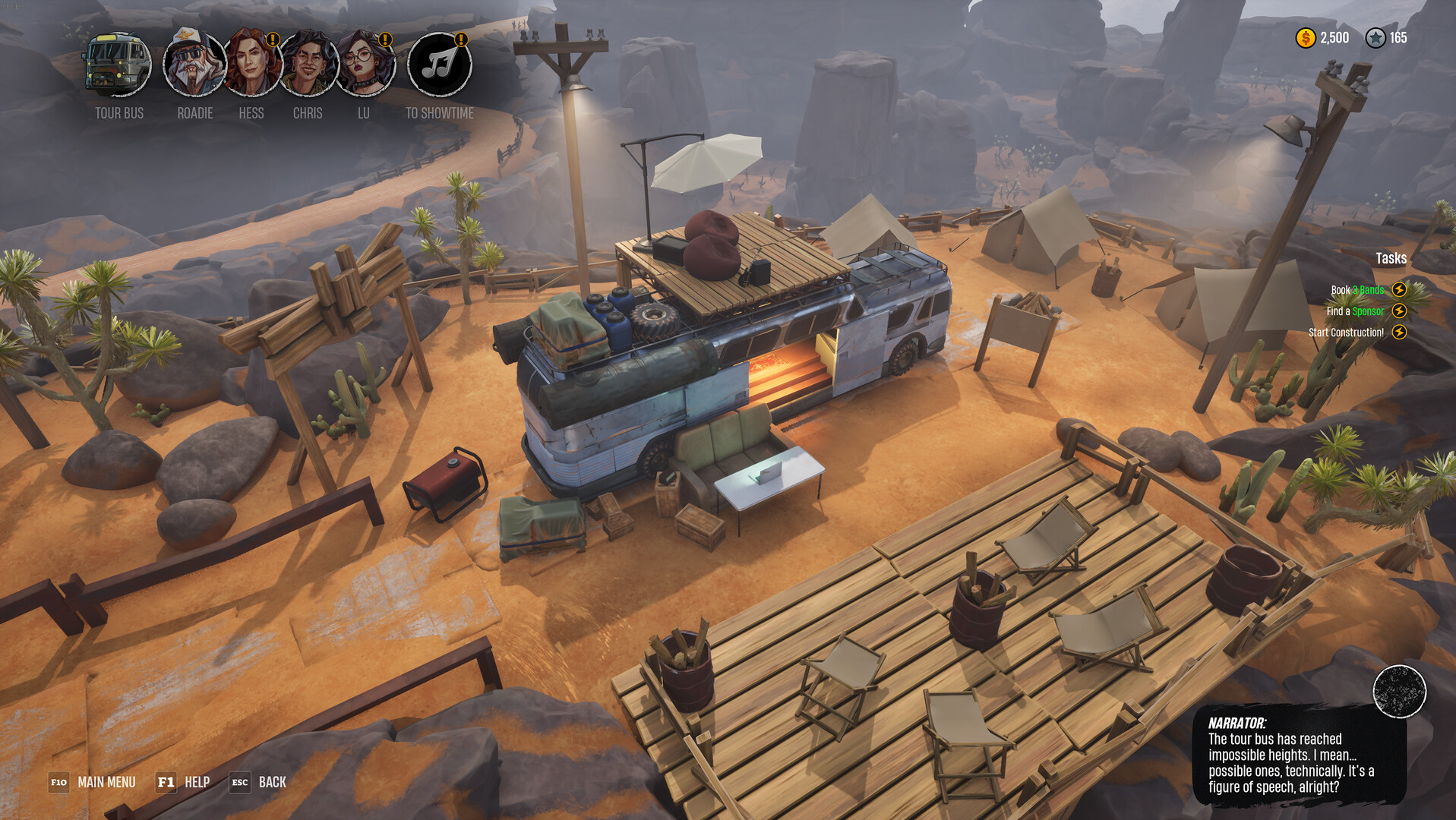Select the Roadie character portrait

point(194,65)
